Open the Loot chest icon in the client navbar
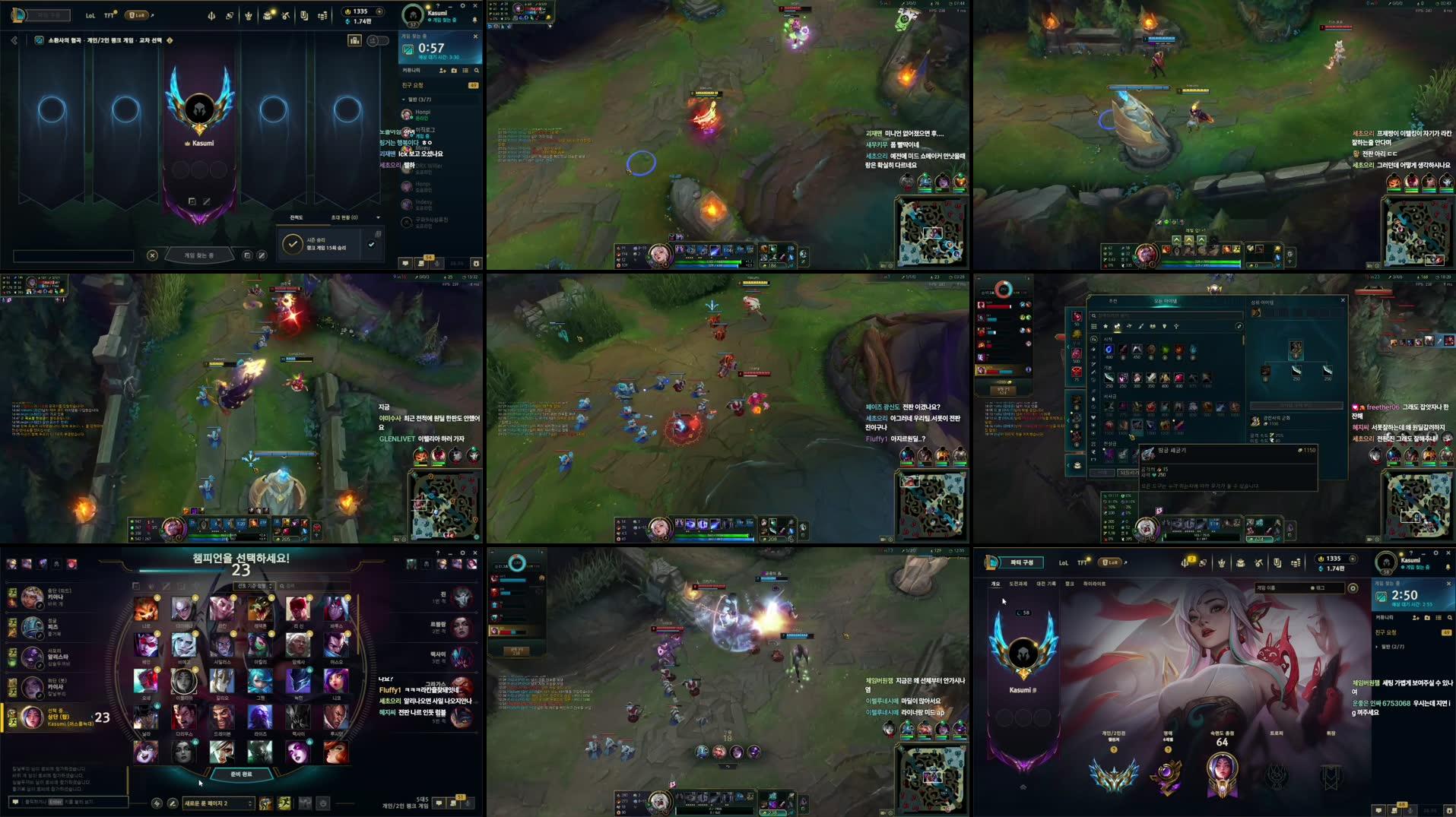Image resolution: width=1456 pixels, height=817 pixels. 267,14
